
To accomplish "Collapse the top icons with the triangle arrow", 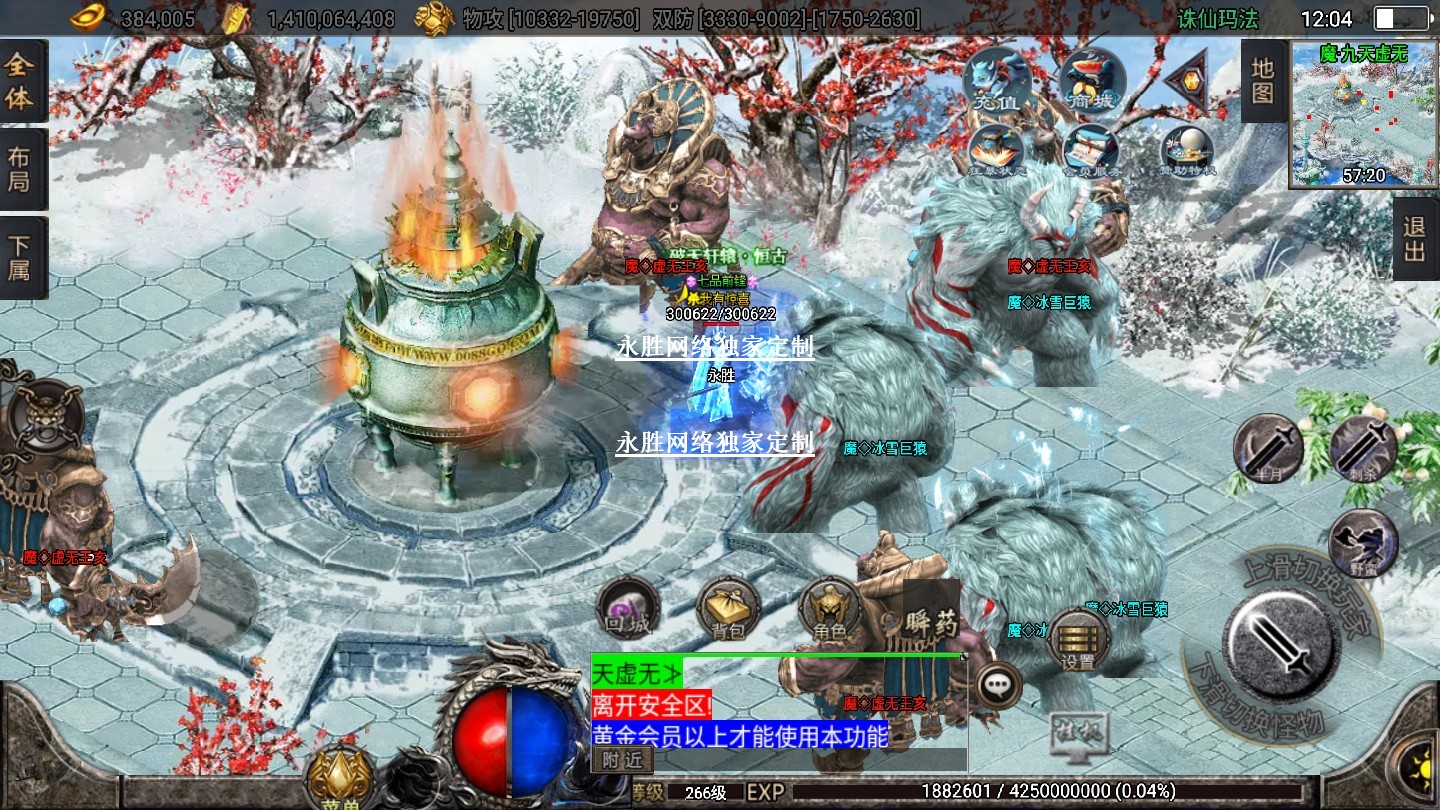I will point(1187,82).
